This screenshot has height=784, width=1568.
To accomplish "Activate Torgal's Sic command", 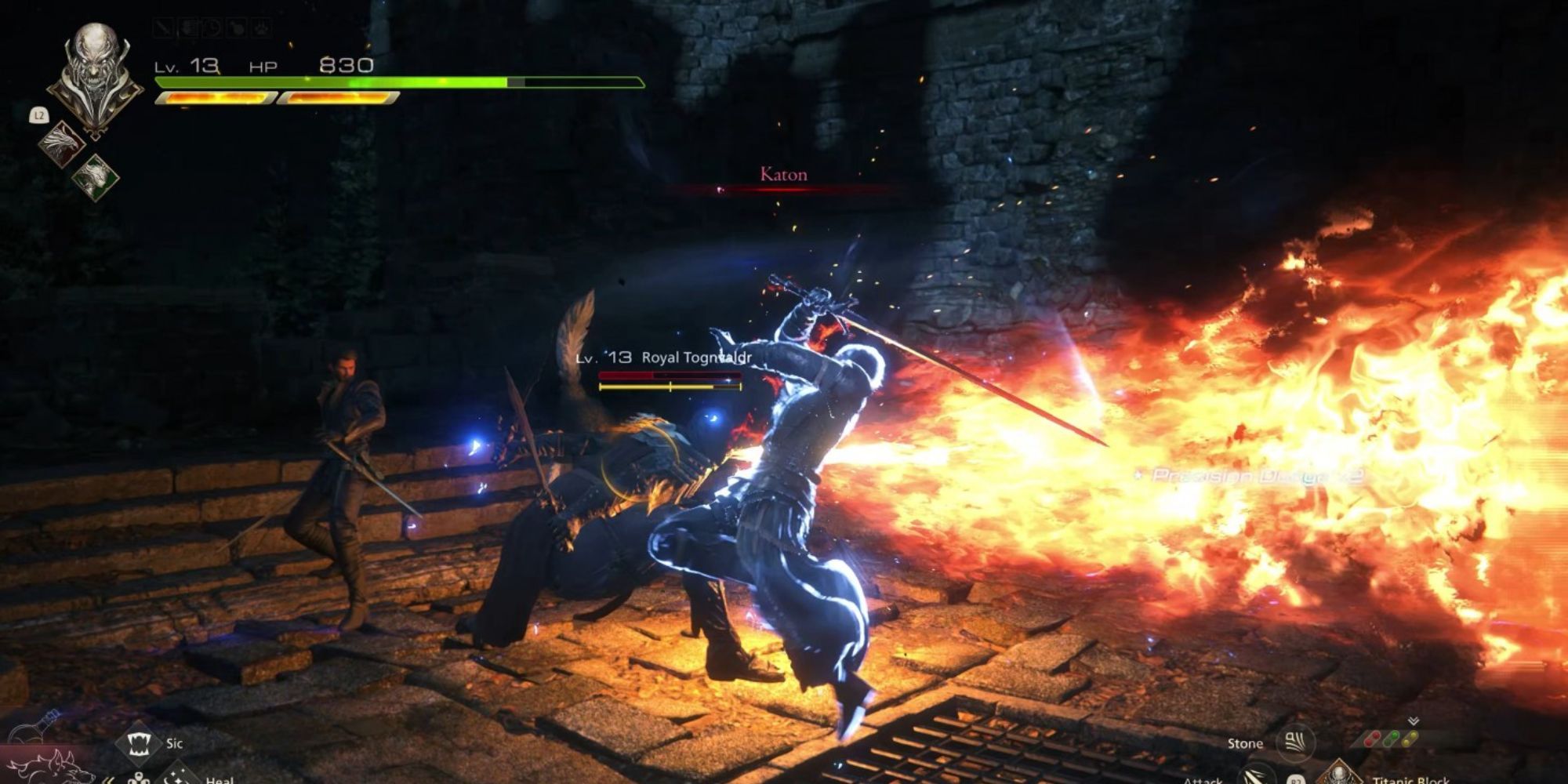I will (x=138, y=742).
